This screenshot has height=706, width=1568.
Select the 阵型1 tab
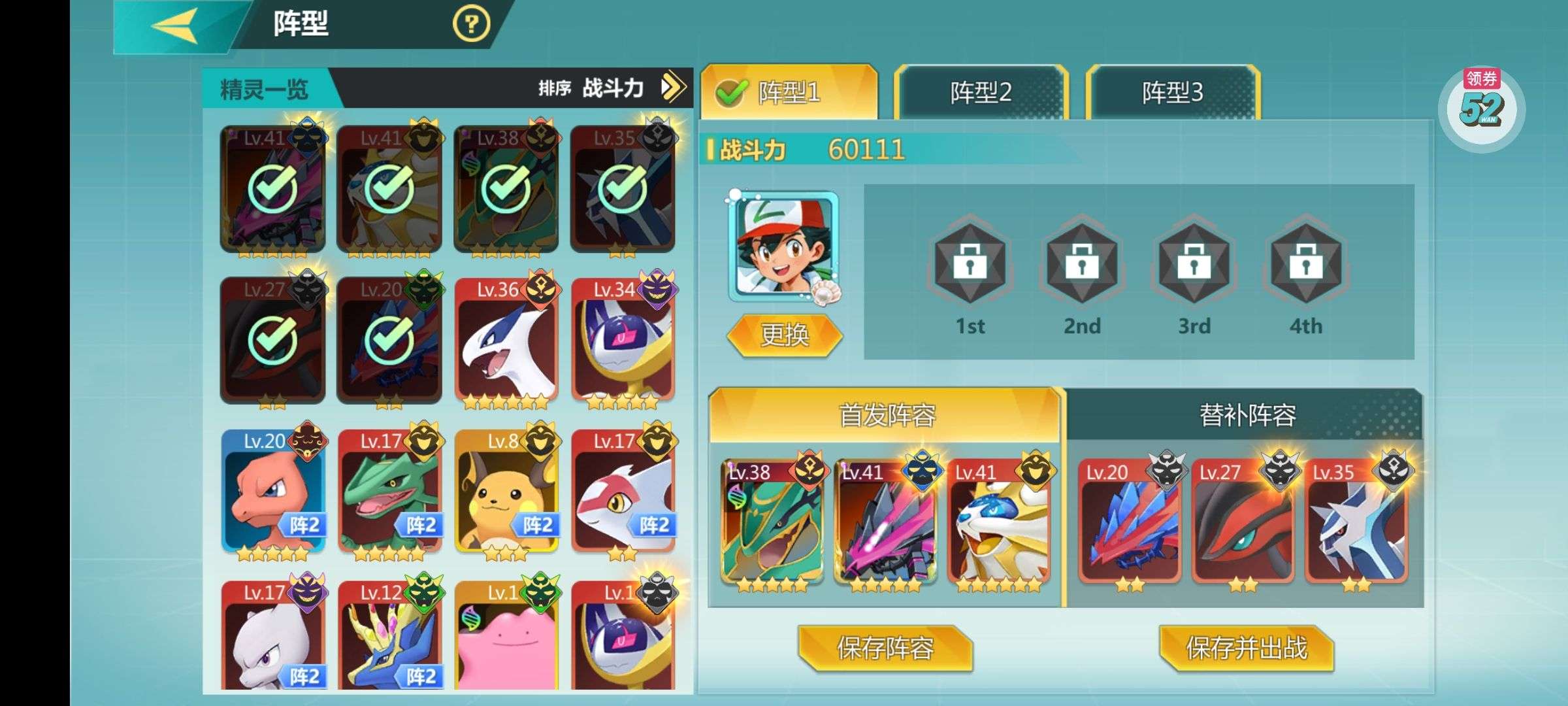789,93
